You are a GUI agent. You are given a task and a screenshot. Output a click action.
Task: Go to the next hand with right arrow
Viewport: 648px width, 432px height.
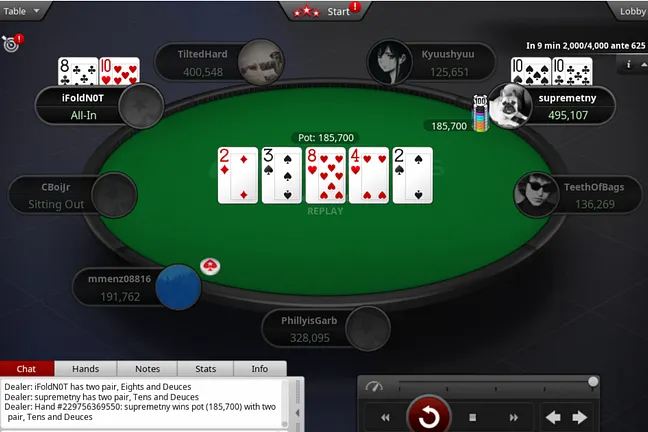(581, 416)
